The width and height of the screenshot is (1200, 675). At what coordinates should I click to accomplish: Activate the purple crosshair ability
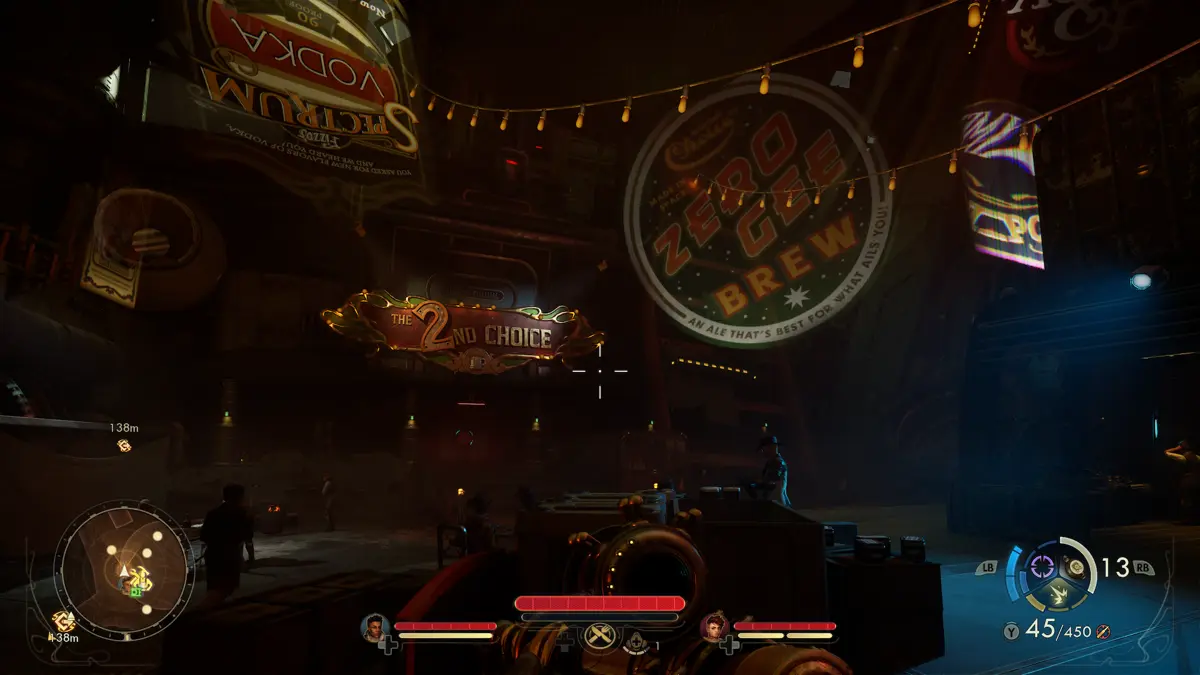coord(1042,567)
